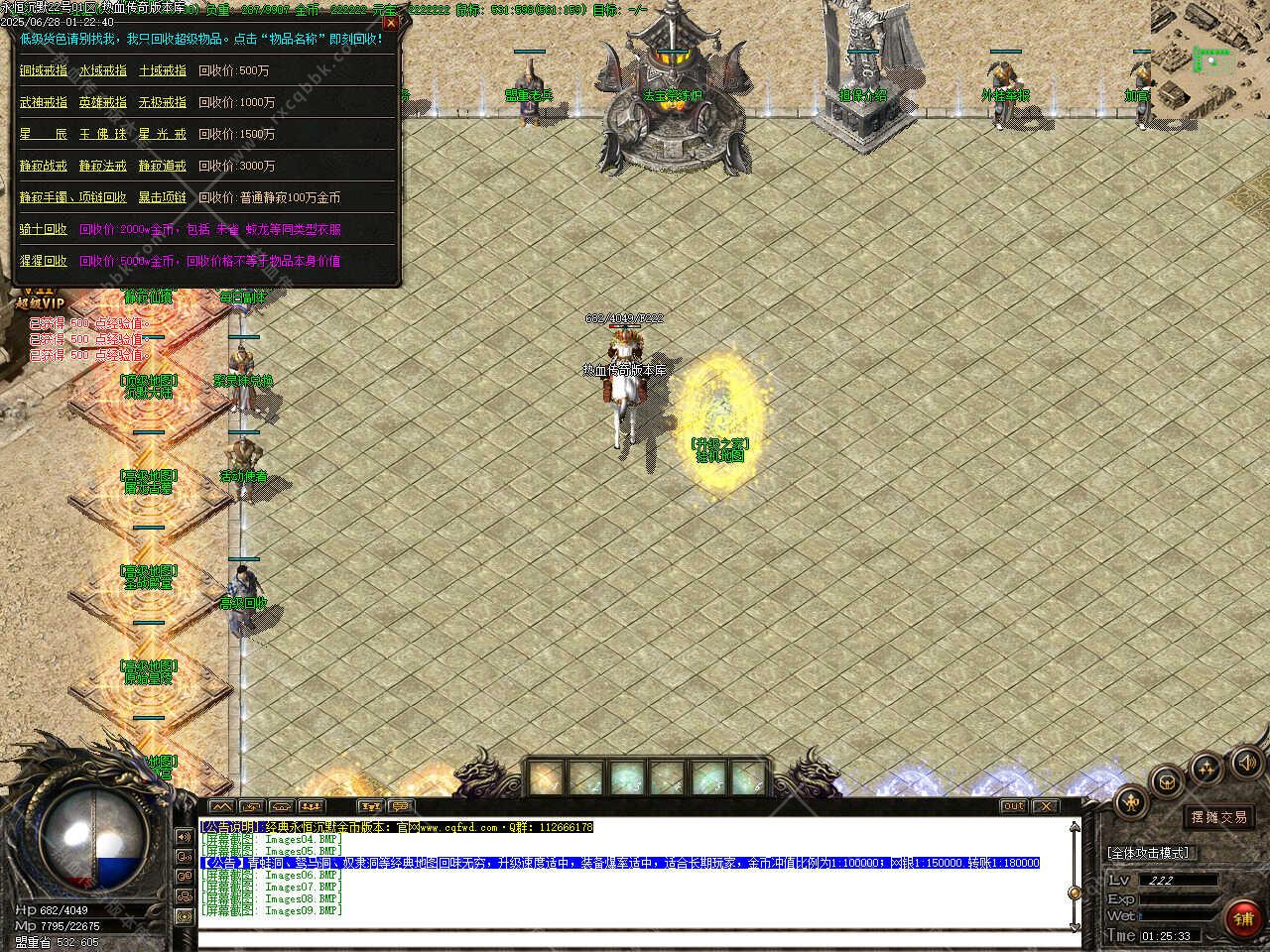Click the chat panel 'out' button
This screenshot has width=1270, height=952.
(1013, 806)
